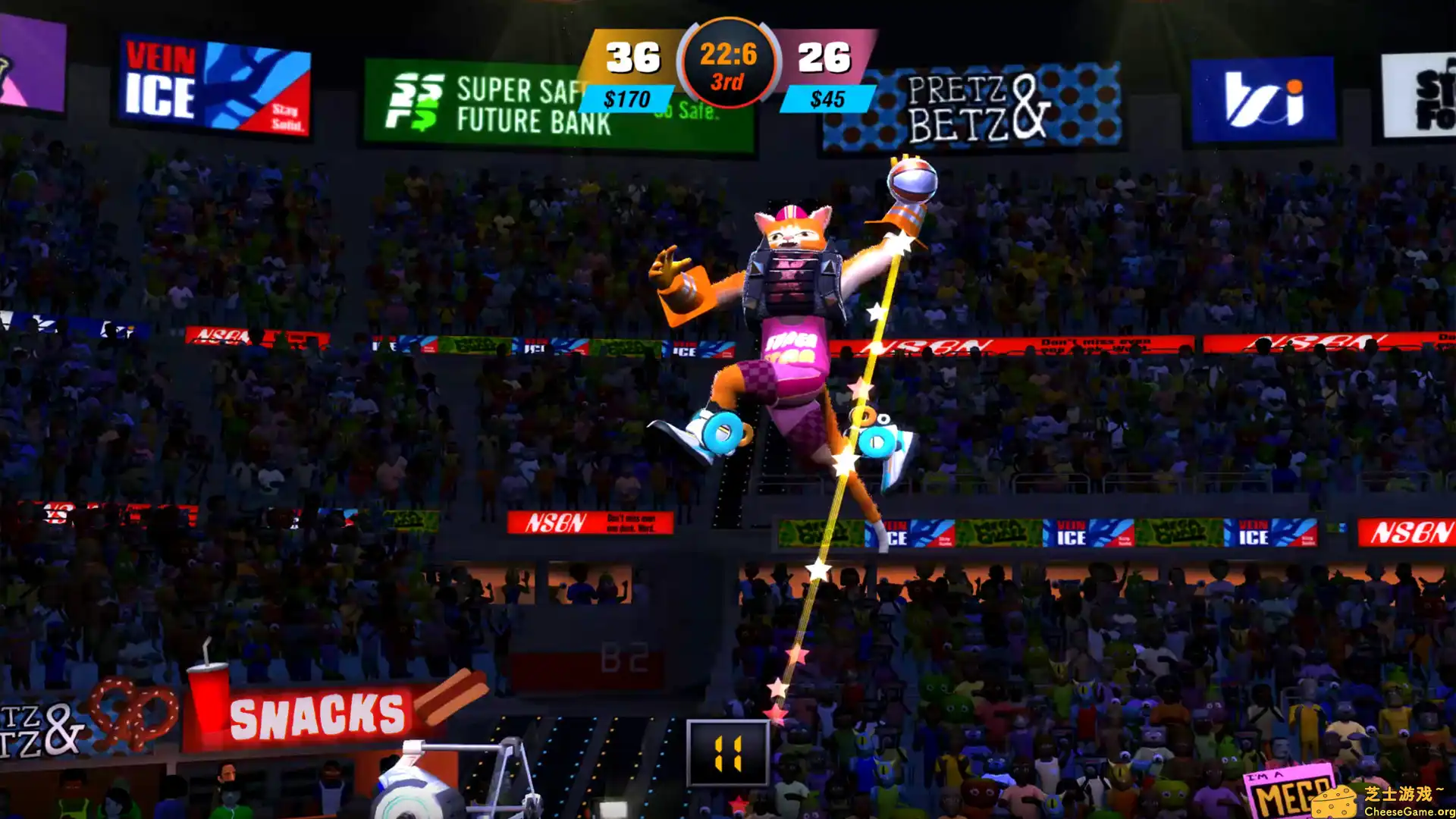Click the Super Safe Future Bank arrow logo

416,101
